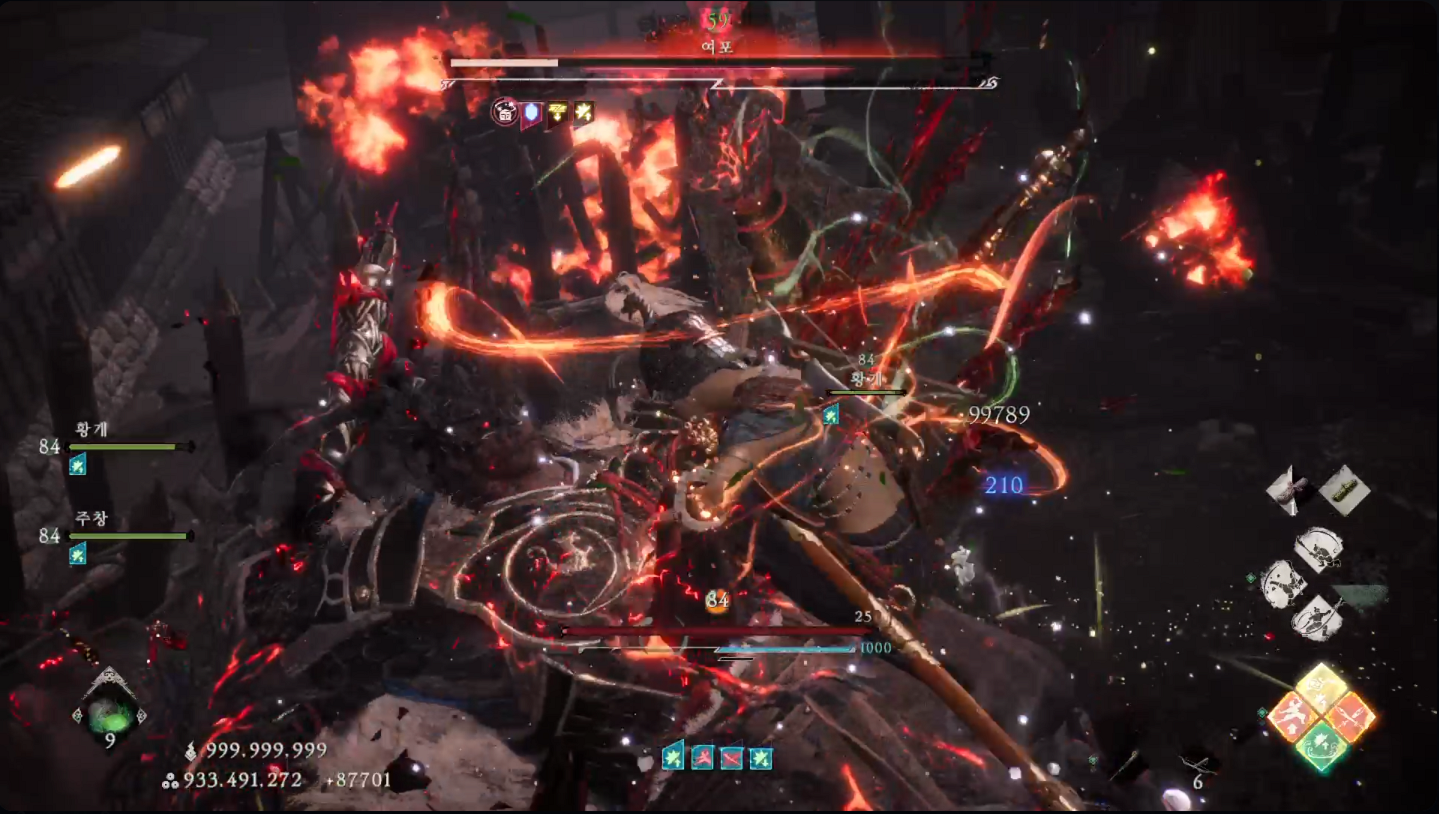Click the quick item slot showing 6
Image resolution: width=1439 pixels, height=814 pixels.
pos(1198,771)
